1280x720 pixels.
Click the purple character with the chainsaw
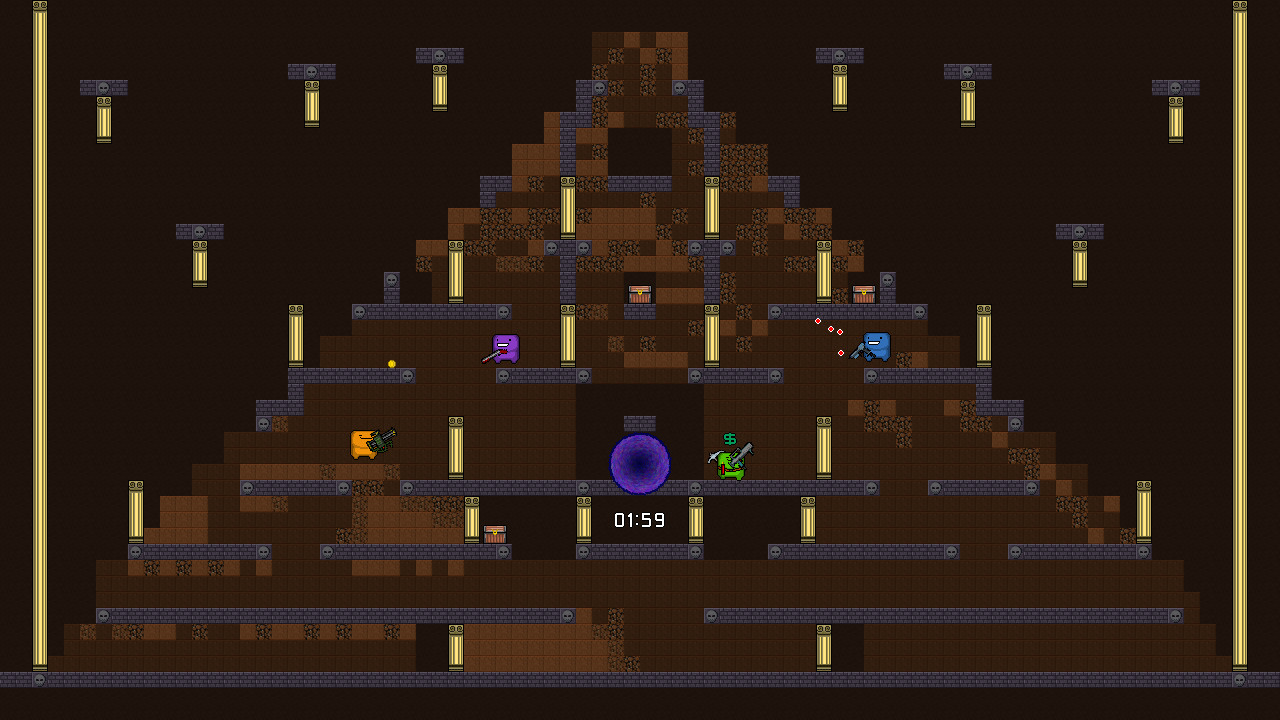(x=504, y=349)
